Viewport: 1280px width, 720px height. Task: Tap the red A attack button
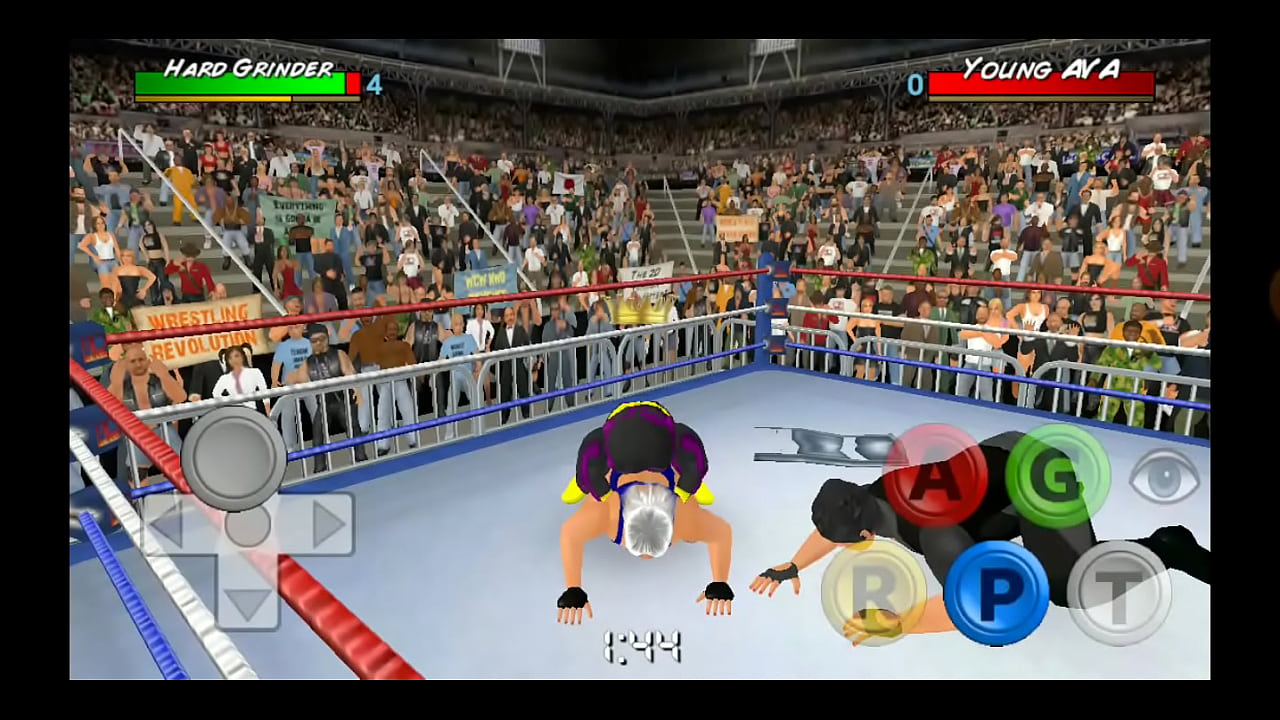click(935, 475)
